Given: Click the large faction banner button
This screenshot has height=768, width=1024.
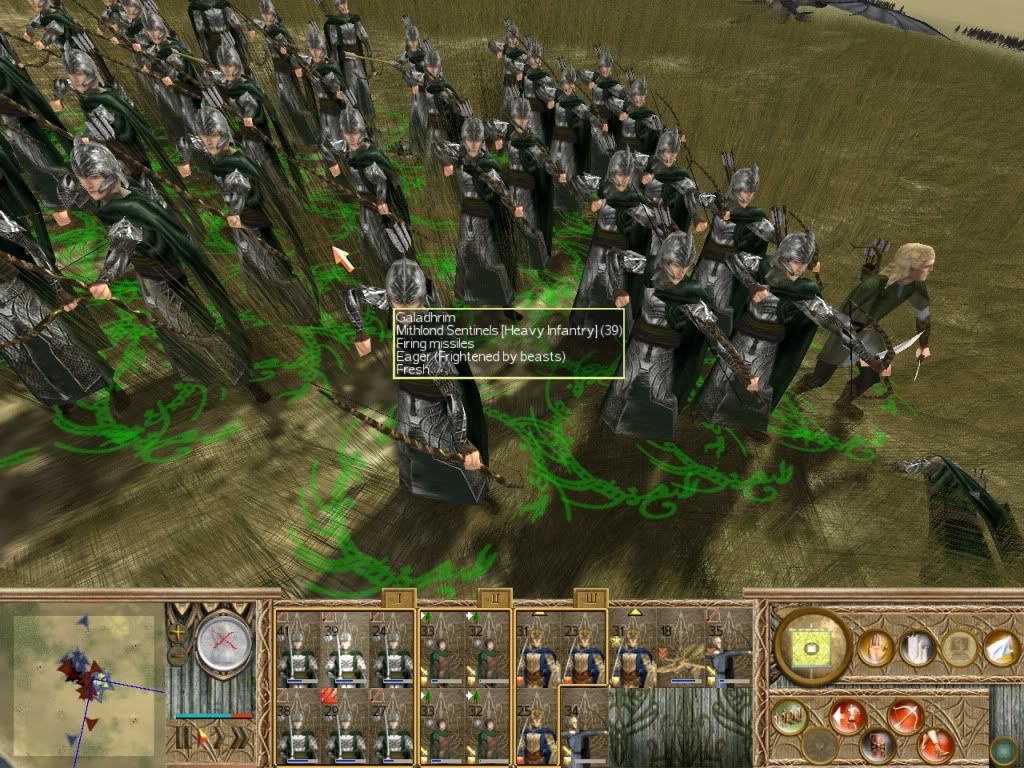Looking at the screenshot, I should (811, 648).
